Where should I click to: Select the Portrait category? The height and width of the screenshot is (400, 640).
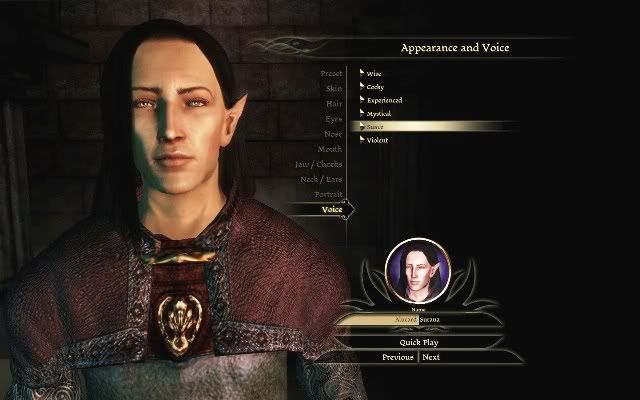[328, 194]
